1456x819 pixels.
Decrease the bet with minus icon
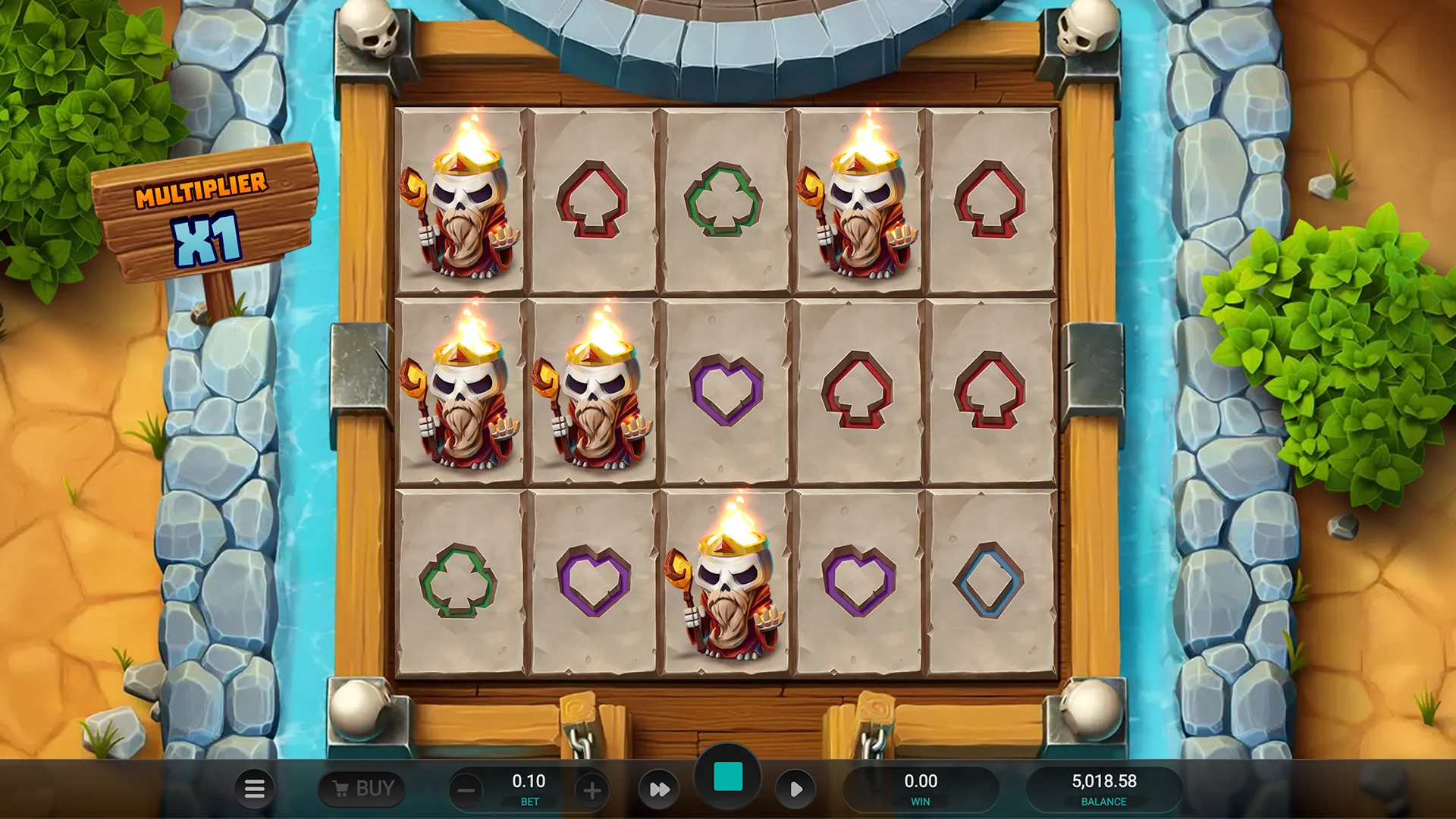pyautogui.click(x=466, y=789)
